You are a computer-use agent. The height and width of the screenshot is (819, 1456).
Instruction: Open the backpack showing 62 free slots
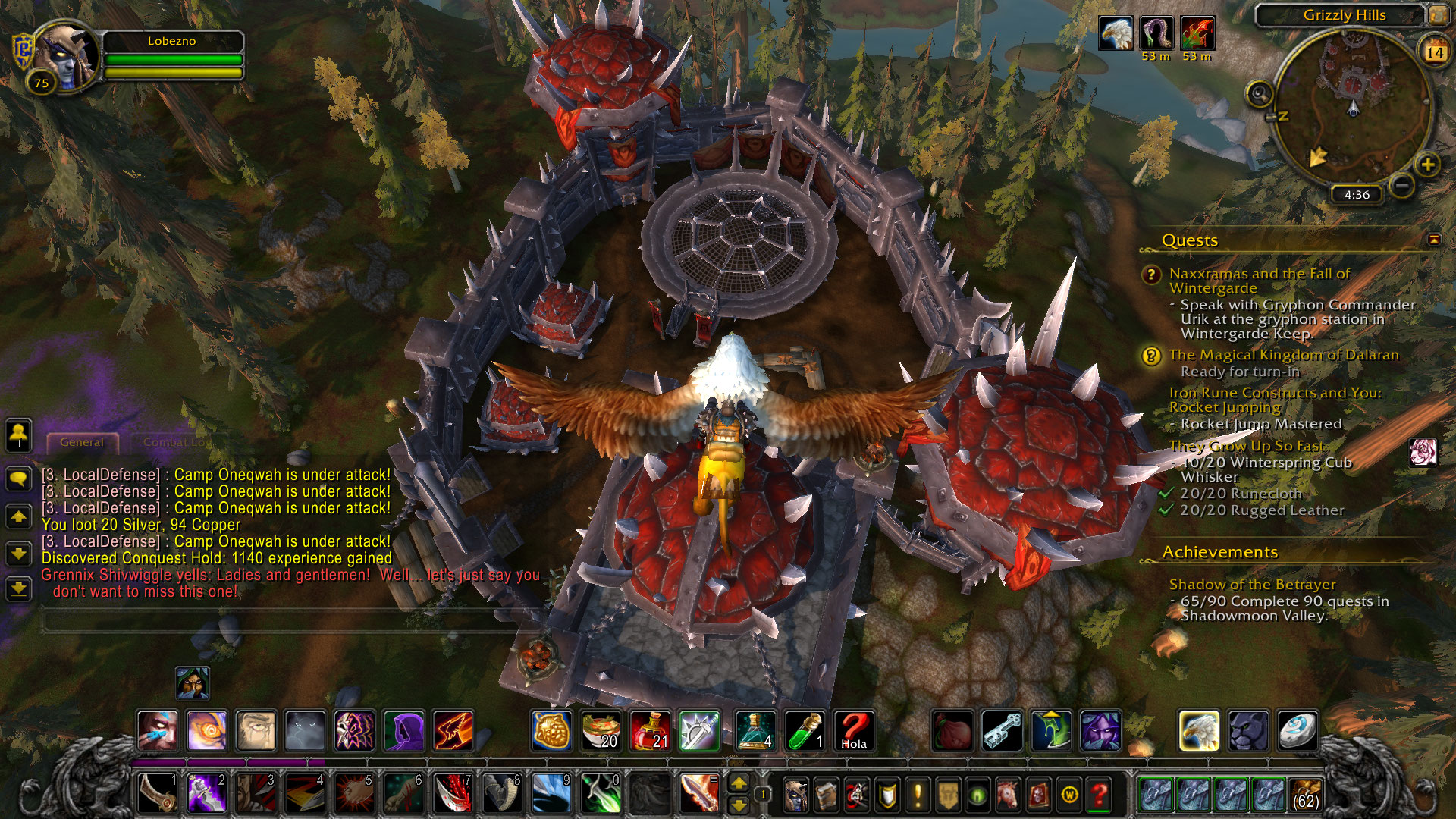tap(1304, 795)
